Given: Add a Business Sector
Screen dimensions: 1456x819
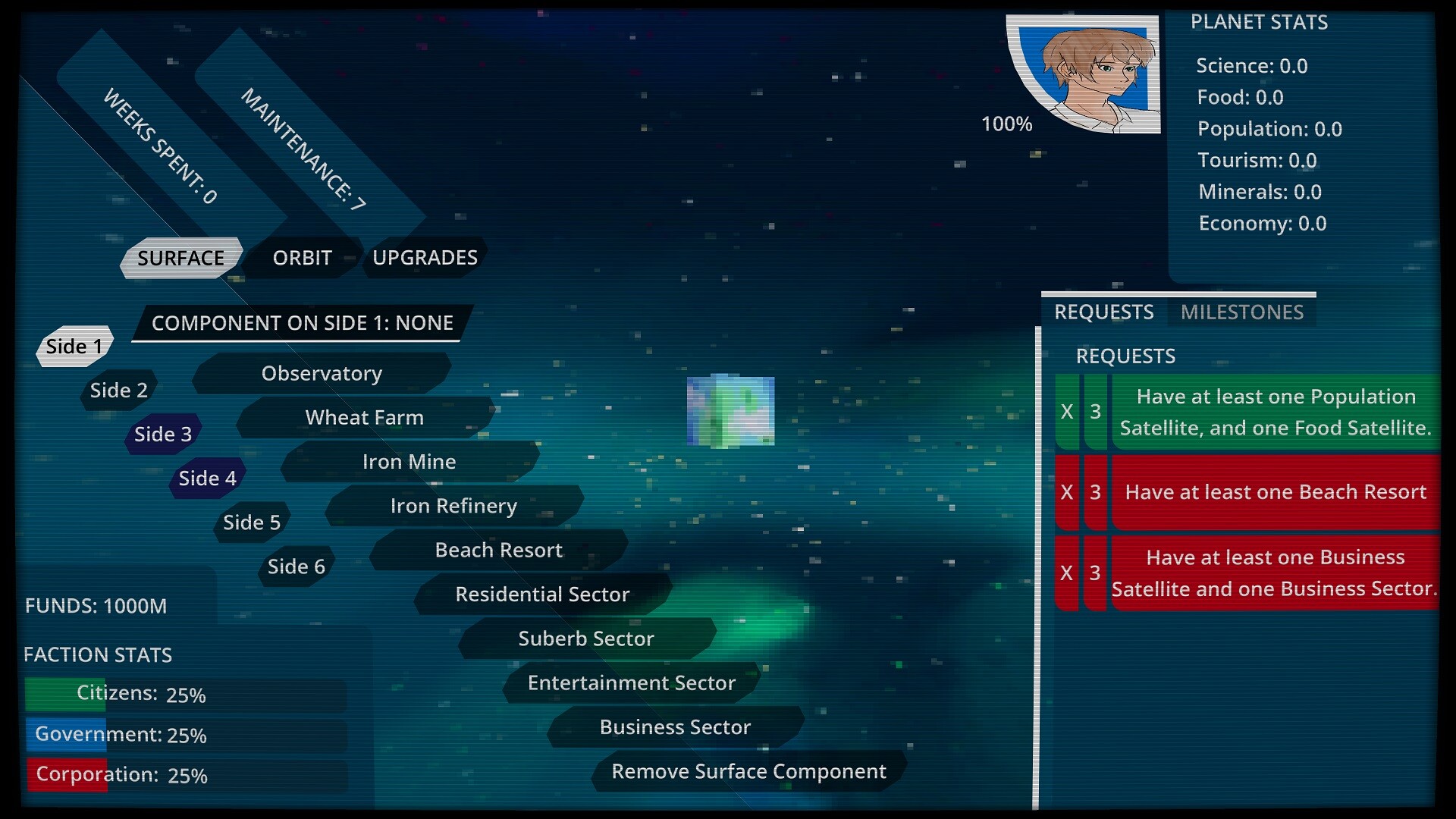Looking at the screenshot, I should [675, 727].
